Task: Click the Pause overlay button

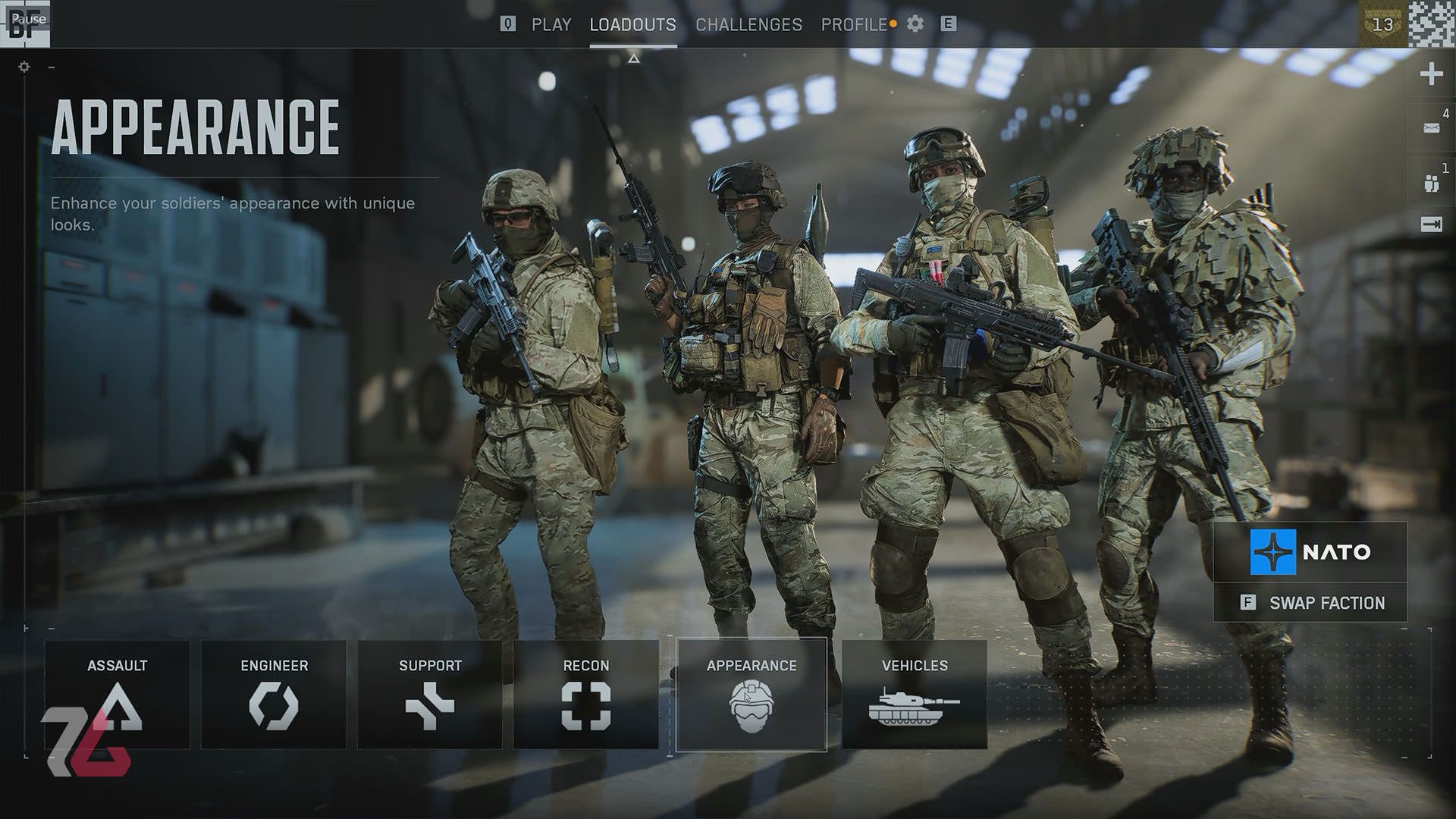Action: point(28,19)
